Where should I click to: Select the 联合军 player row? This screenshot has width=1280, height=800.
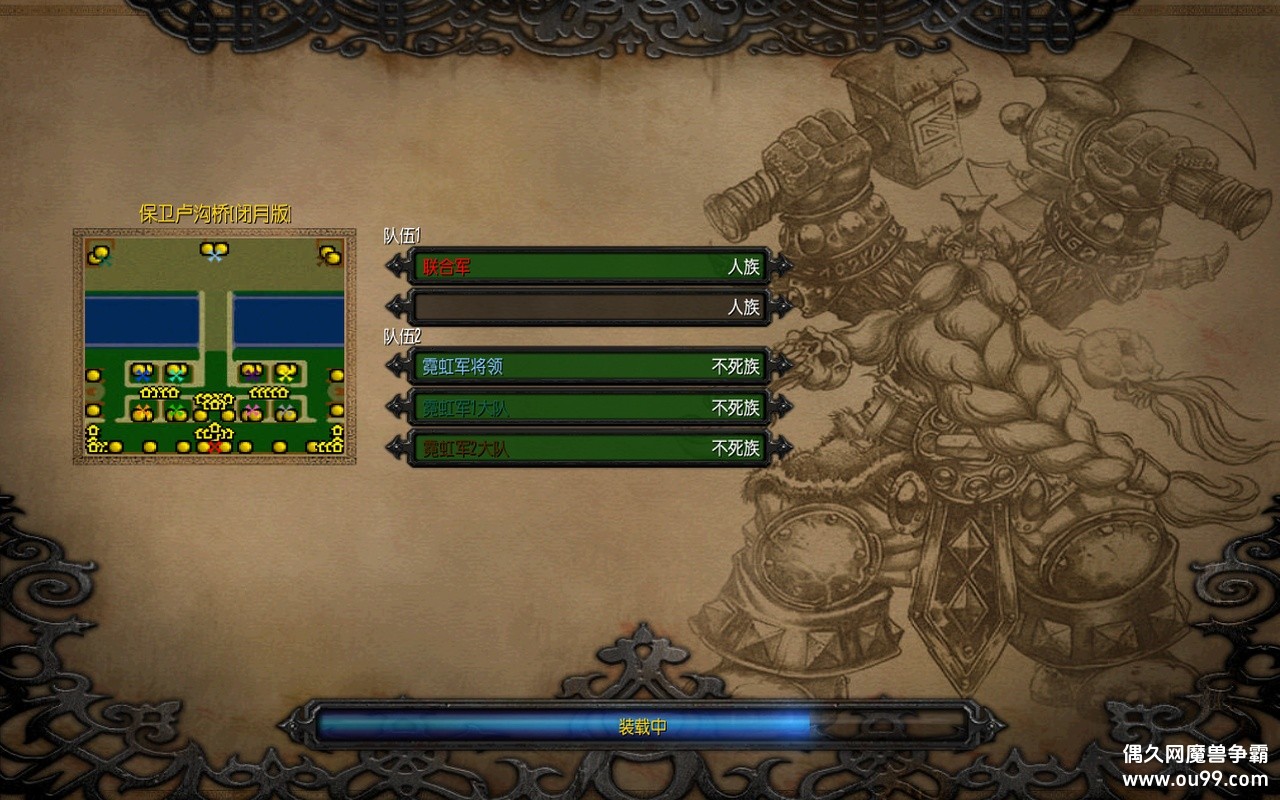point(590,267)
